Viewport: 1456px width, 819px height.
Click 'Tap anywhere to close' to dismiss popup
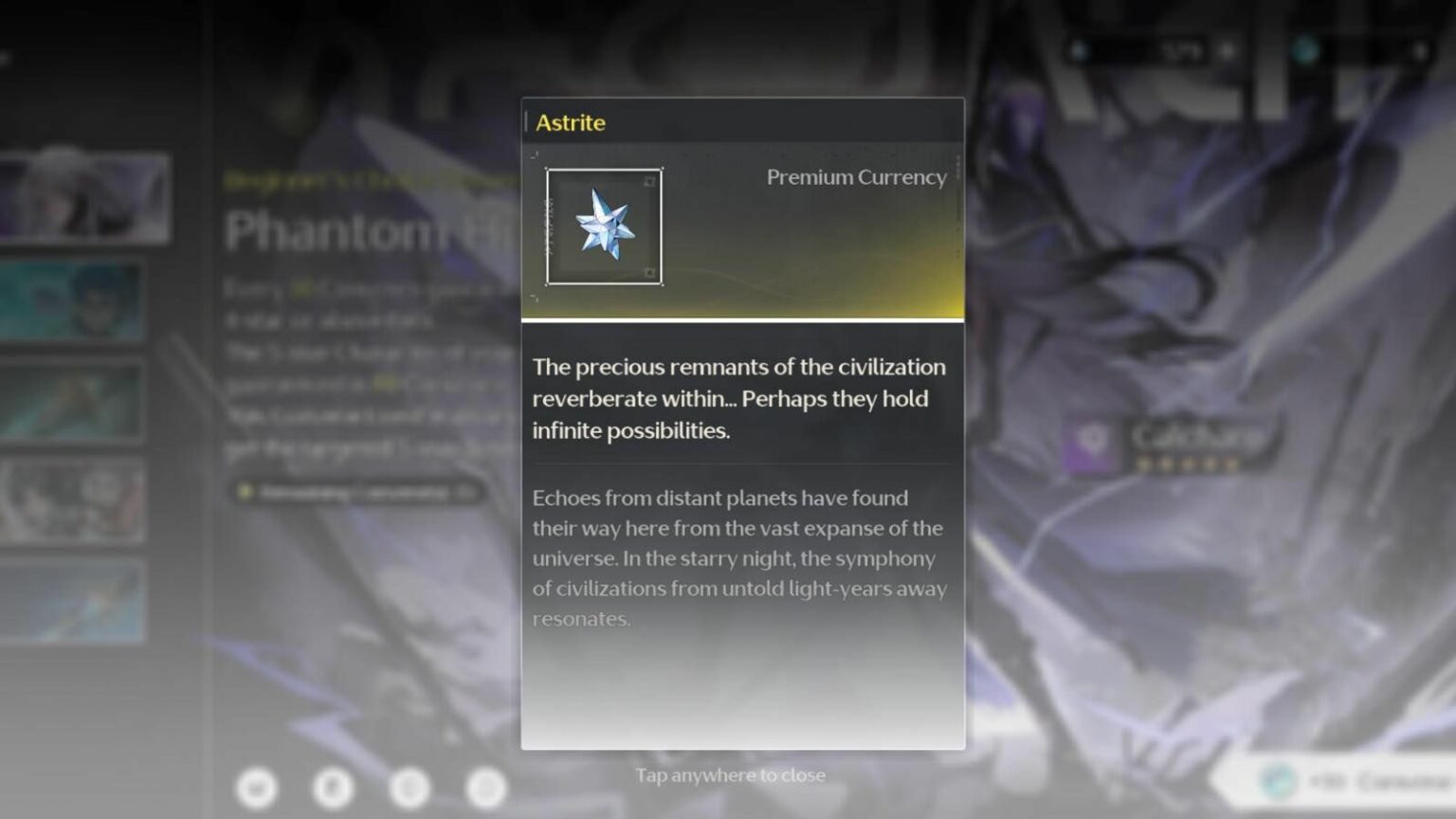(731, 774)
